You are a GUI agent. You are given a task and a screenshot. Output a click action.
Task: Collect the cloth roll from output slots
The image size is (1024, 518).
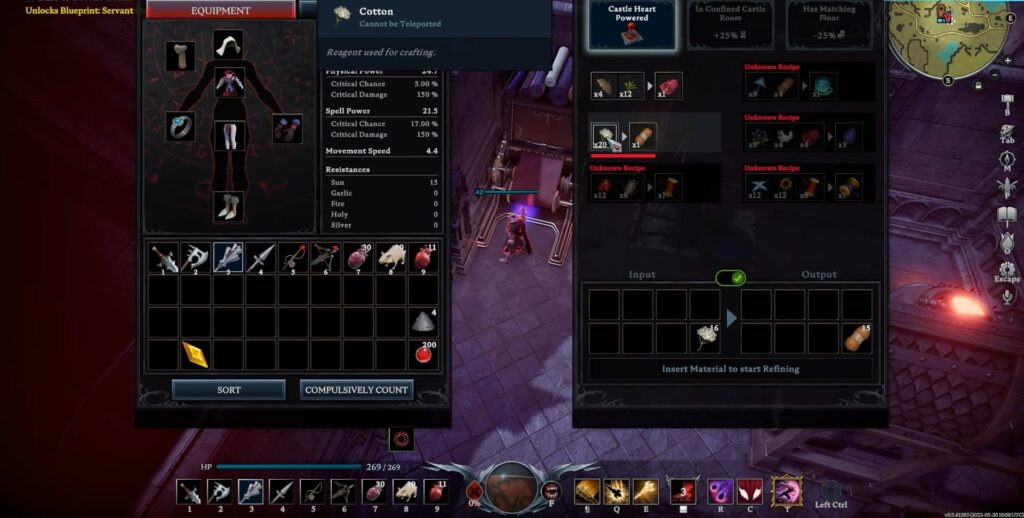pyautogui.click(x=856, y=338)
